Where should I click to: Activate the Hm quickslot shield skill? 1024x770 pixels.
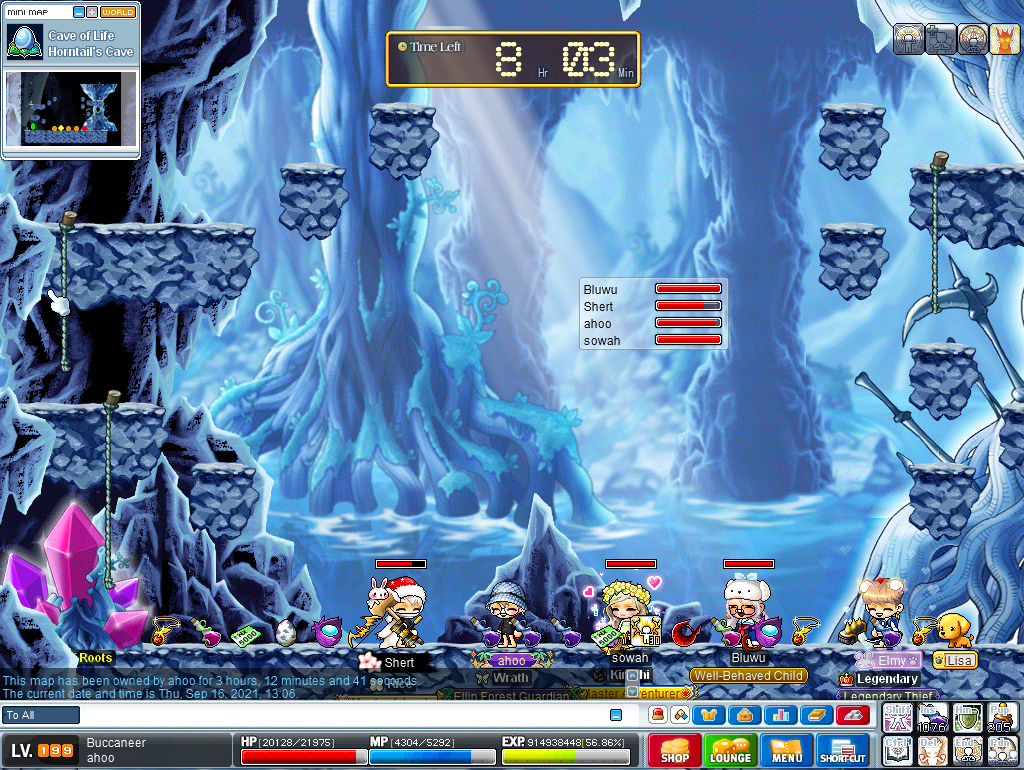(967, 716)
